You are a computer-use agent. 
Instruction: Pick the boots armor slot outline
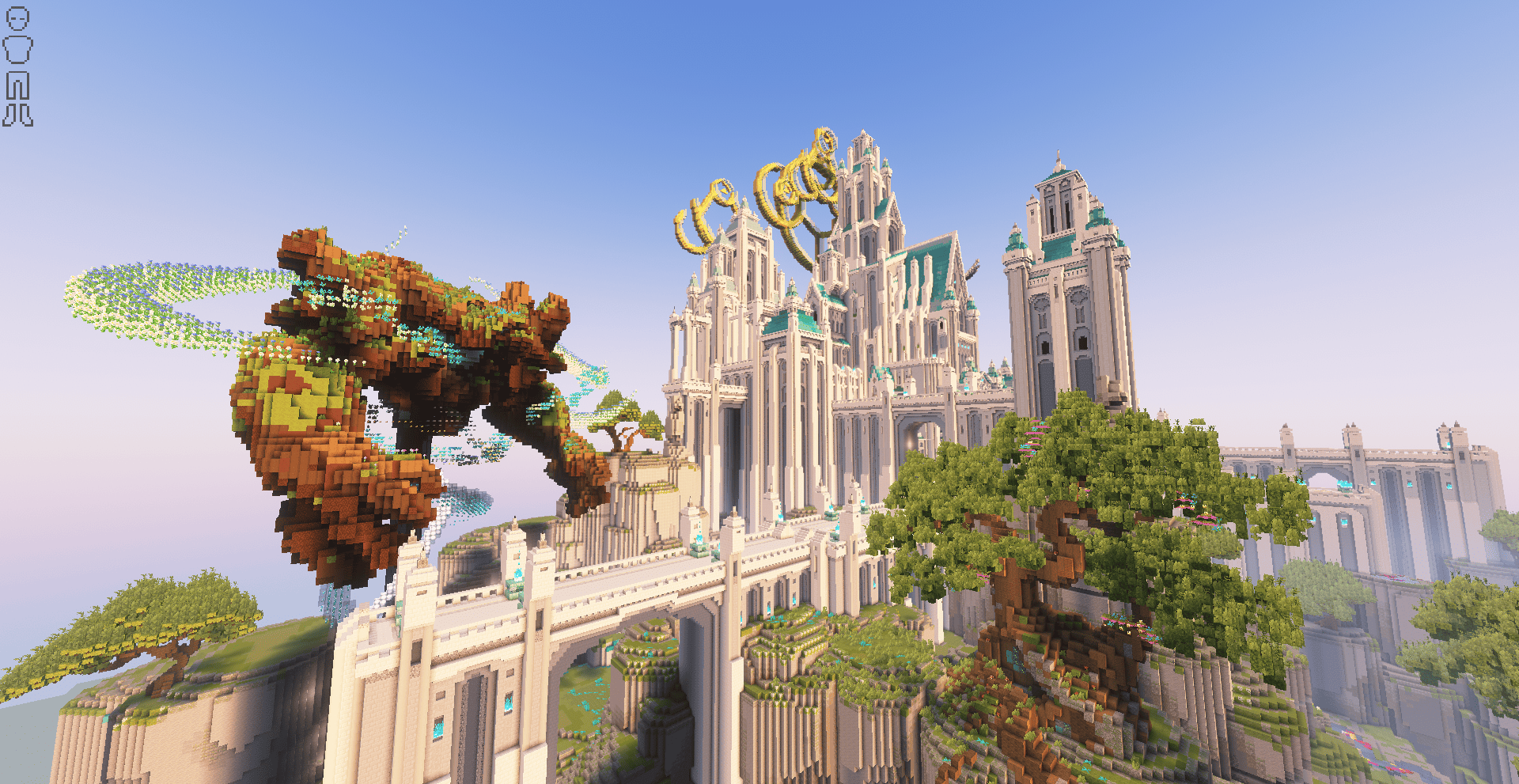17,116
